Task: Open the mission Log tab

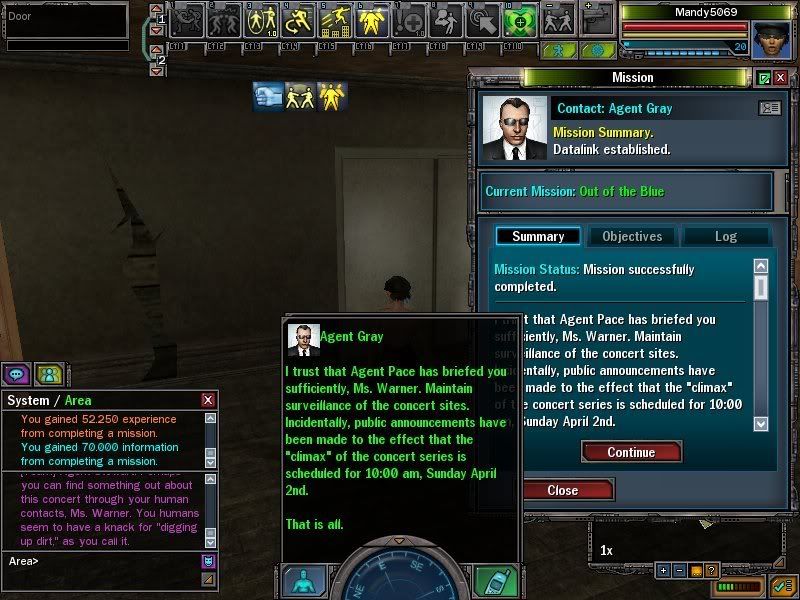Action: pyautogui.click(x=725, y=236)
